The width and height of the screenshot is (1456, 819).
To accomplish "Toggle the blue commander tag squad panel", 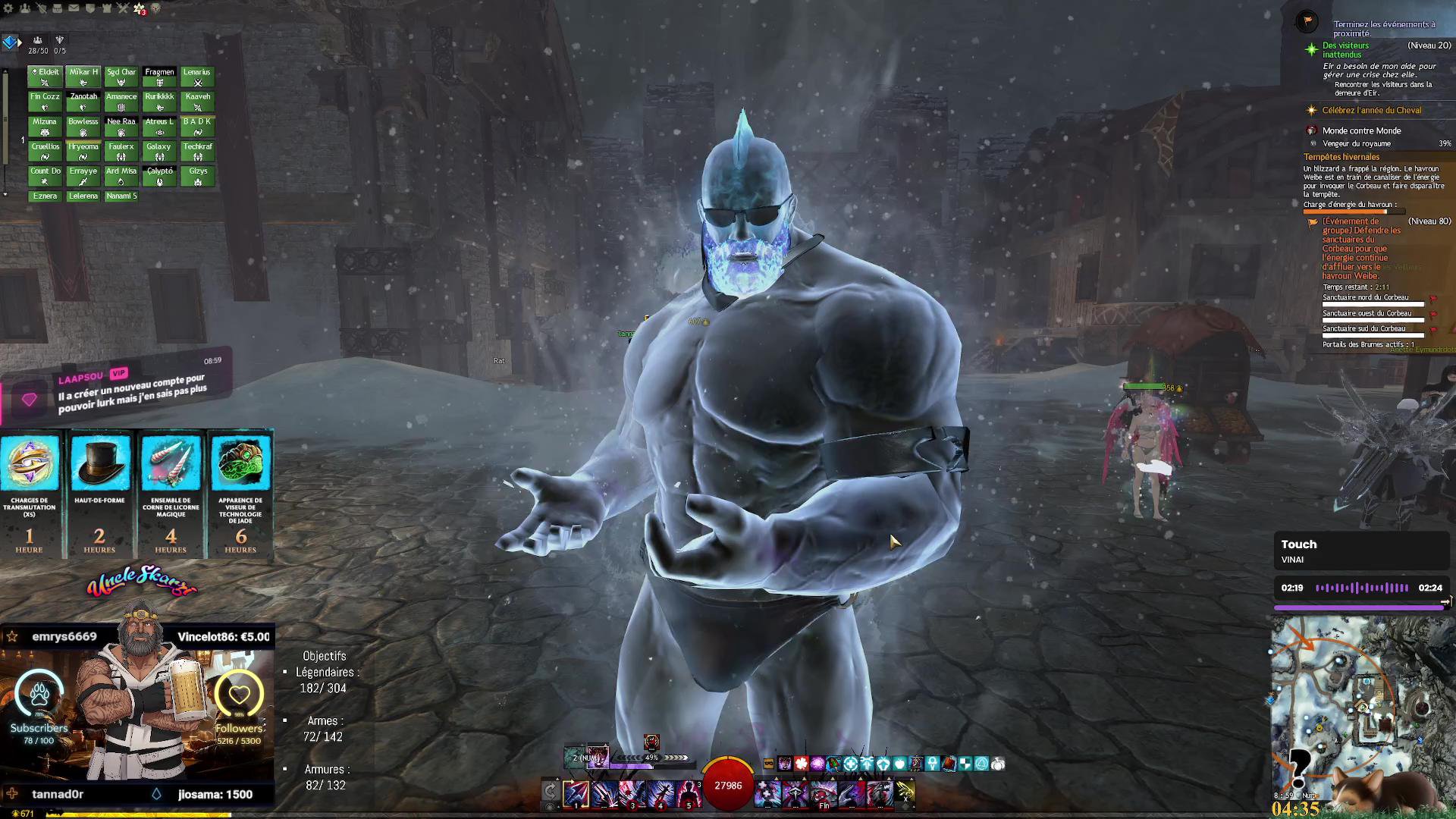I will coord(10,42).
